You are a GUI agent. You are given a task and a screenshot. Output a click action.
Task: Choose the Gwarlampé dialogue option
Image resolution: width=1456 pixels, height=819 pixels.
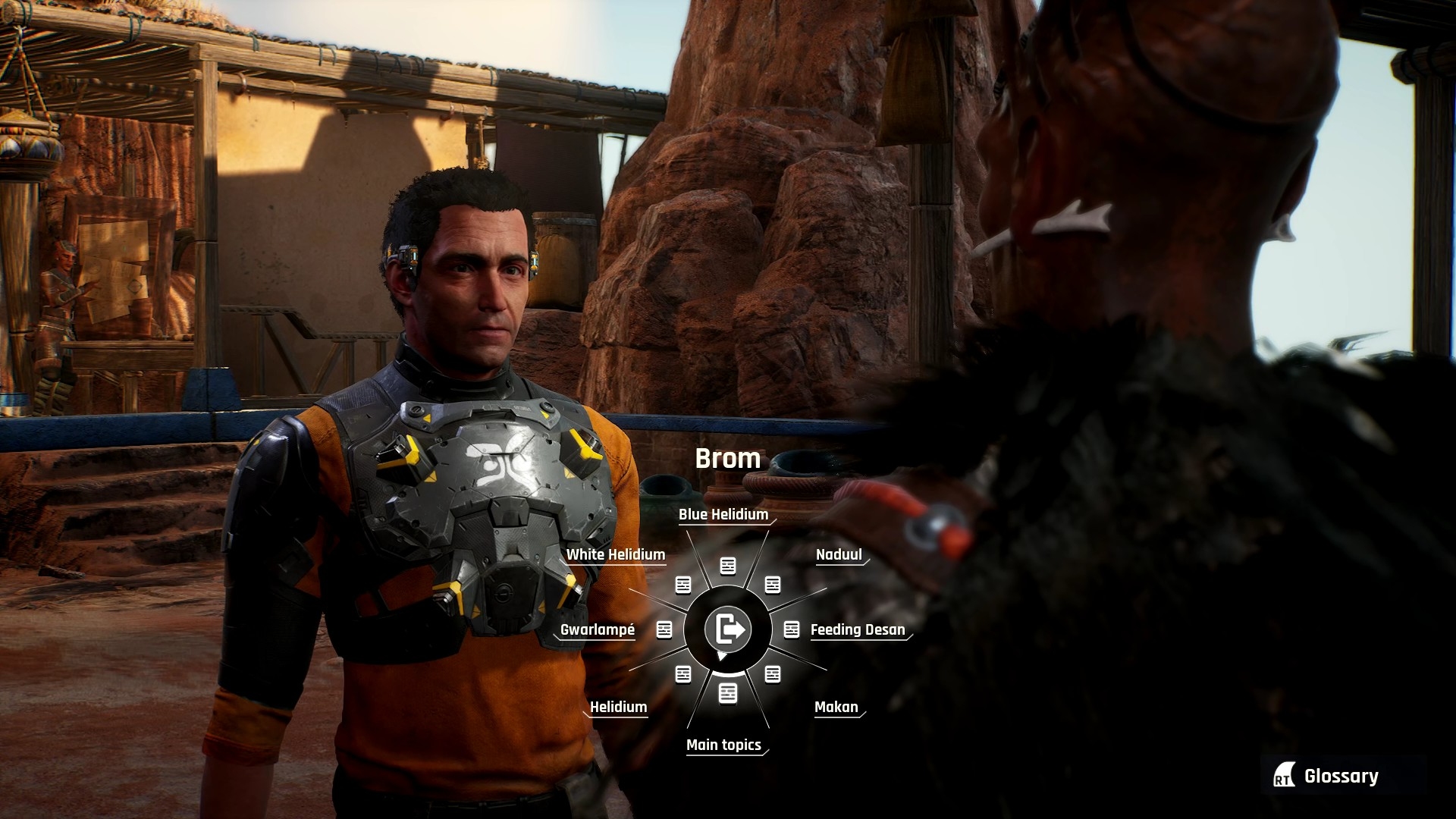(x=598, y=630)
